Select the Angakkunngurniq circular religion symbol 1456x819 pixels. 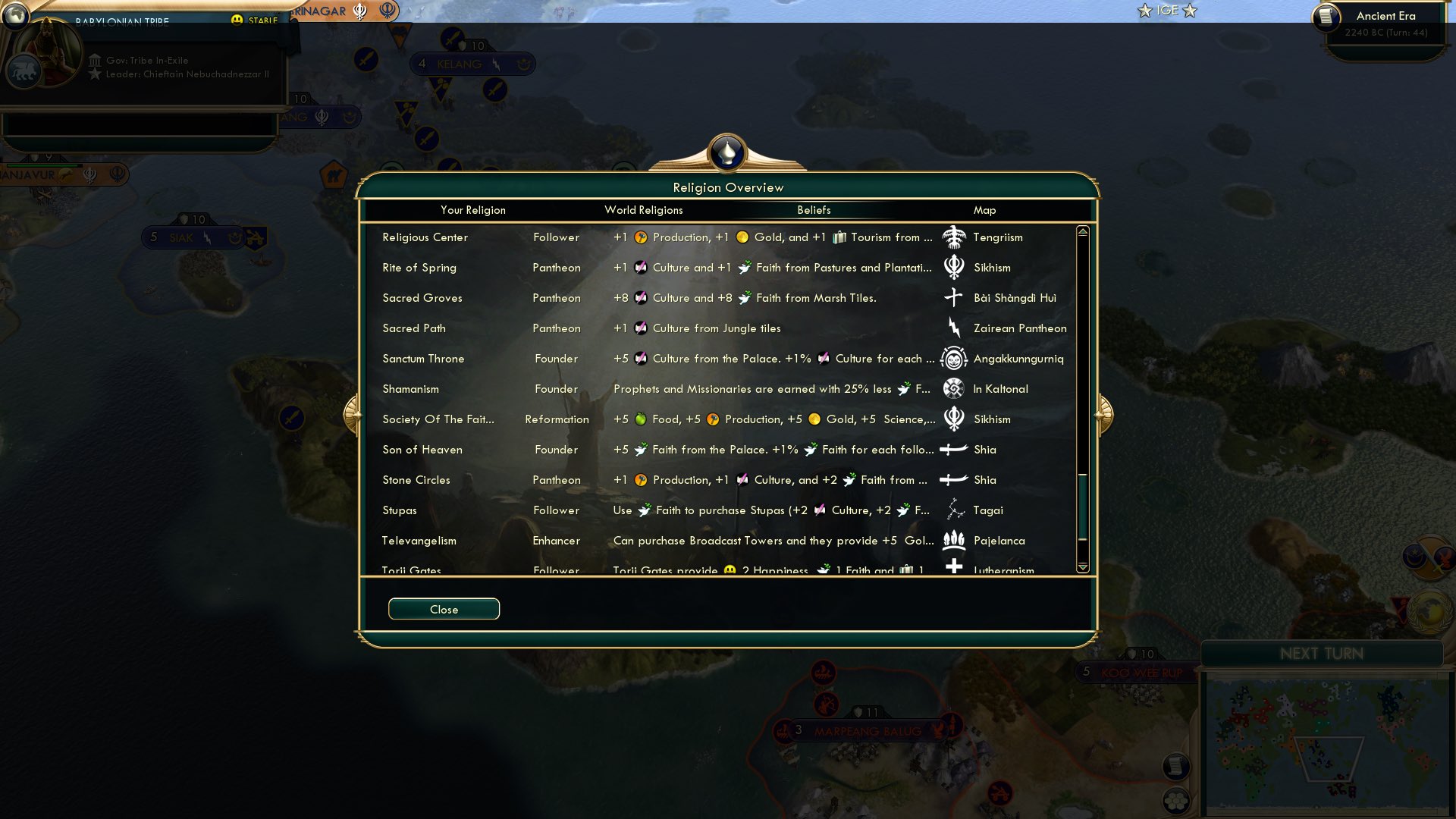(x=954, y=358)
